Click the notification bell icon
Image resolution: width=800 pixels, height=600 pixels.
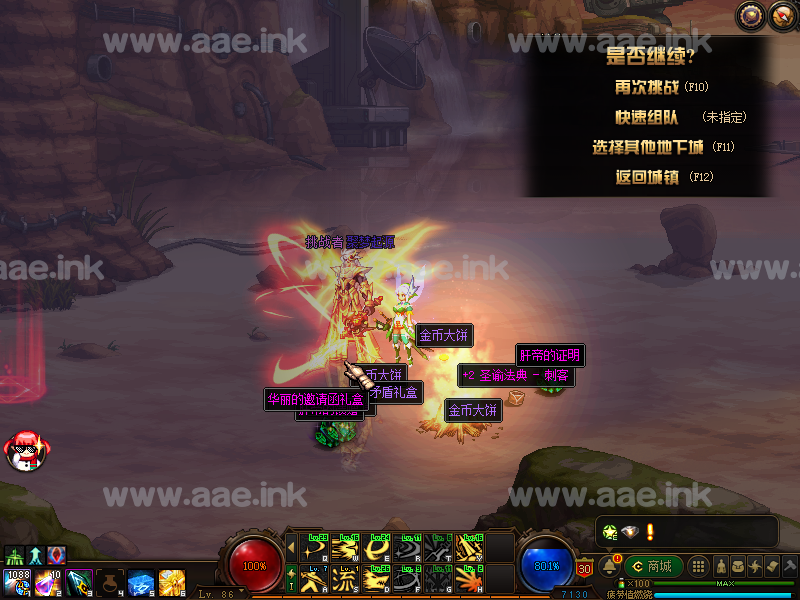(x=609, y=566)
